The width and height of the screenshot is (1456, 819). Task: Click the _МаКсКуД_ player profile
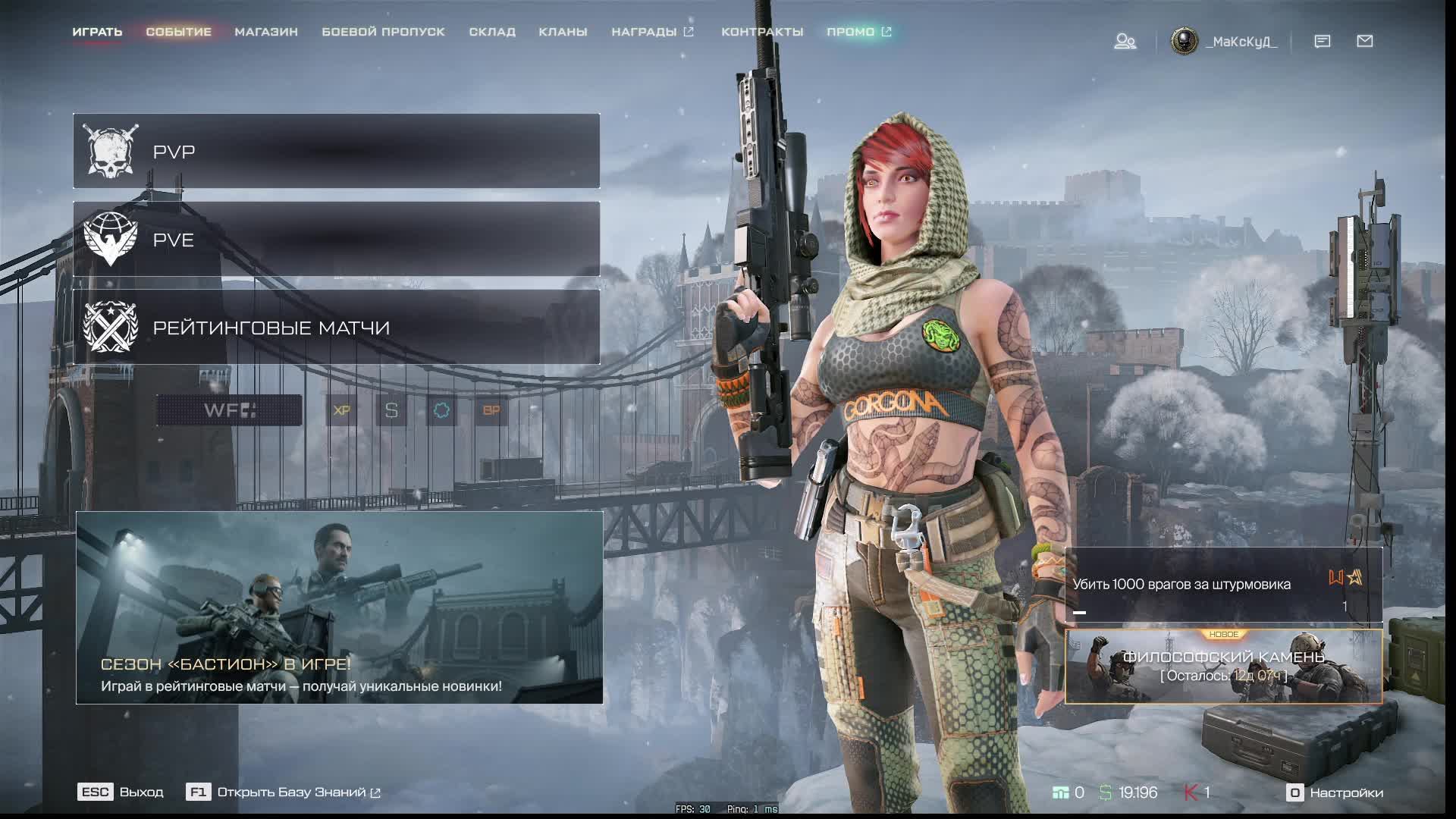click(1224, 42)
